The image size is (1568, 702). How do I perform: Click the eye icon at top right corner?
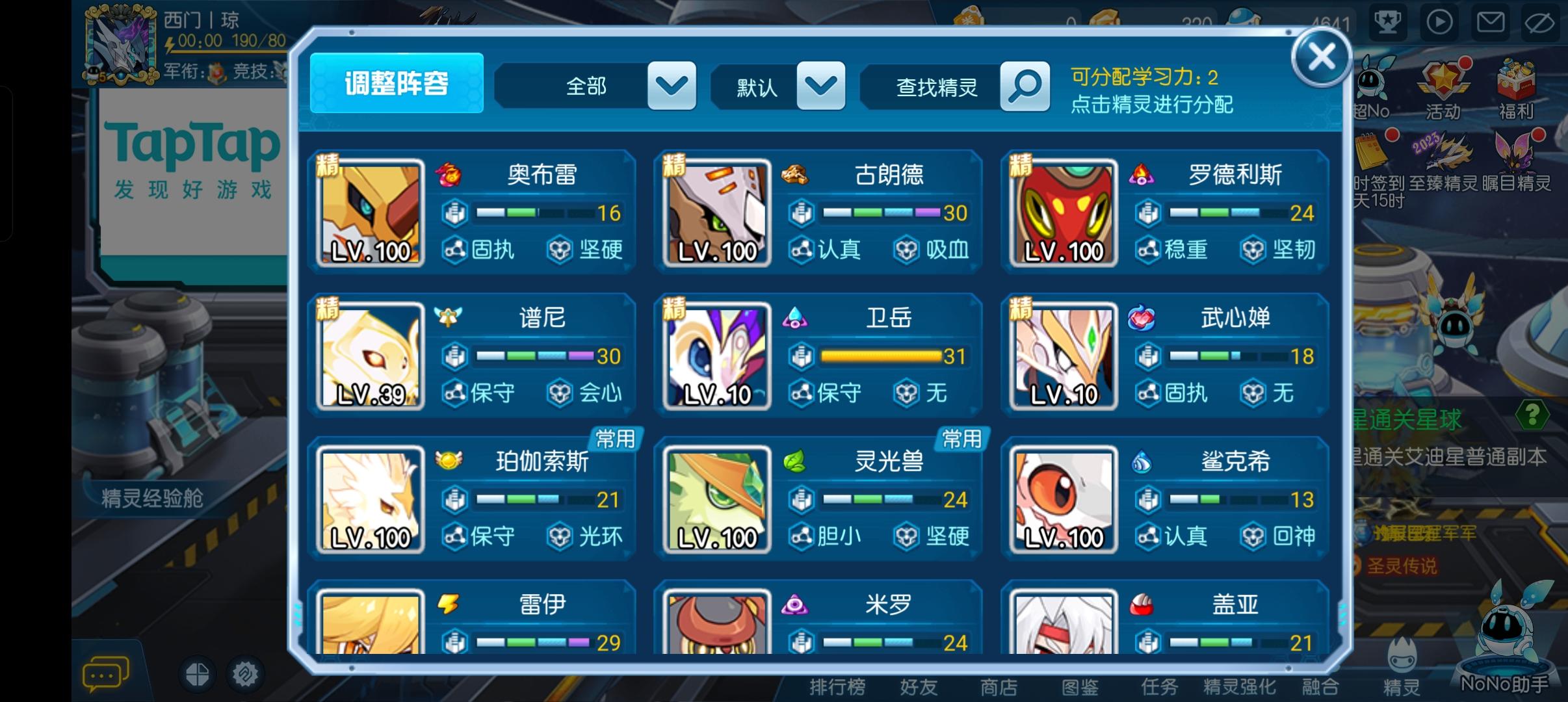coord(1540,21)
